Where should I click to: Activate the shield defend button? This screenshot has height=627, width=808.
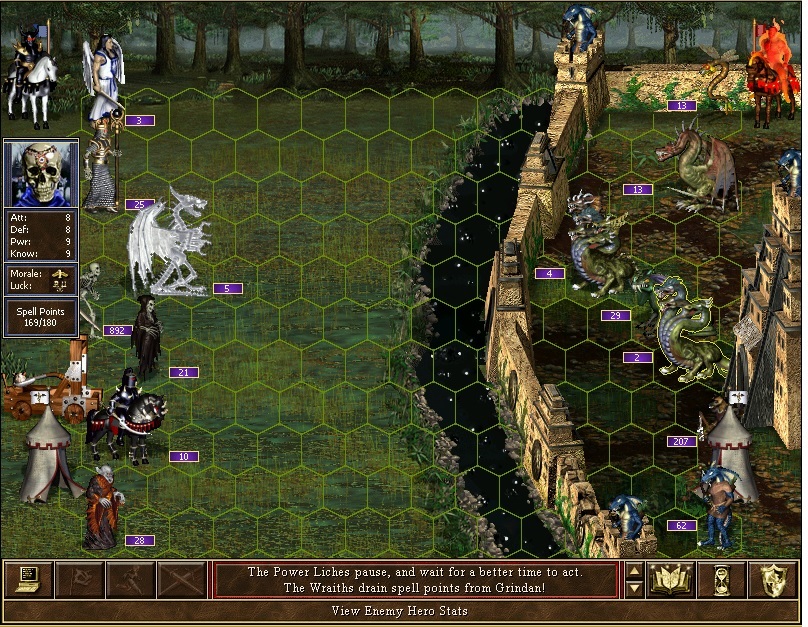[x=774, y=579]
